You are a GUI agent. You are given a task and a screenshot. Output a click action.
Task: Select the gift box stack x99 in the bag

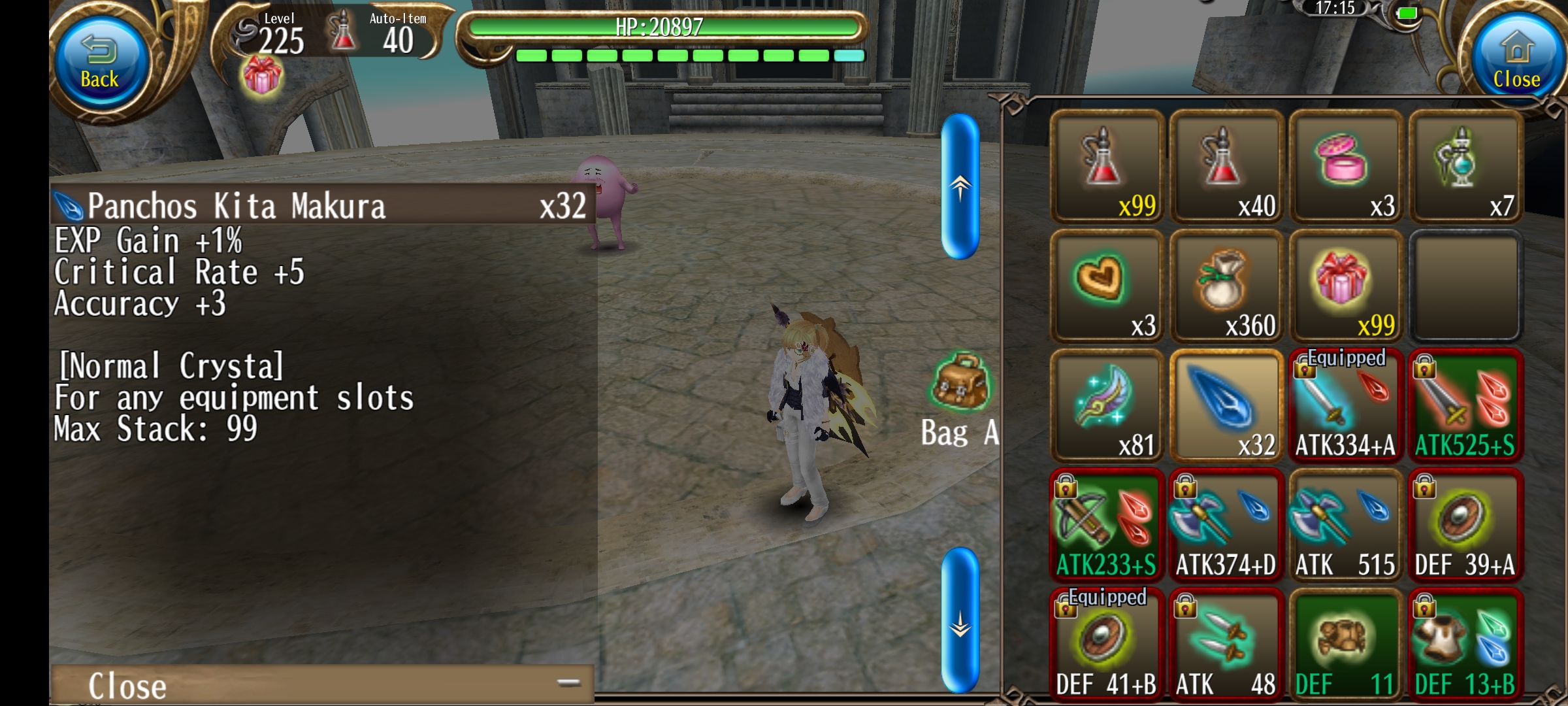pos(1345,286)
